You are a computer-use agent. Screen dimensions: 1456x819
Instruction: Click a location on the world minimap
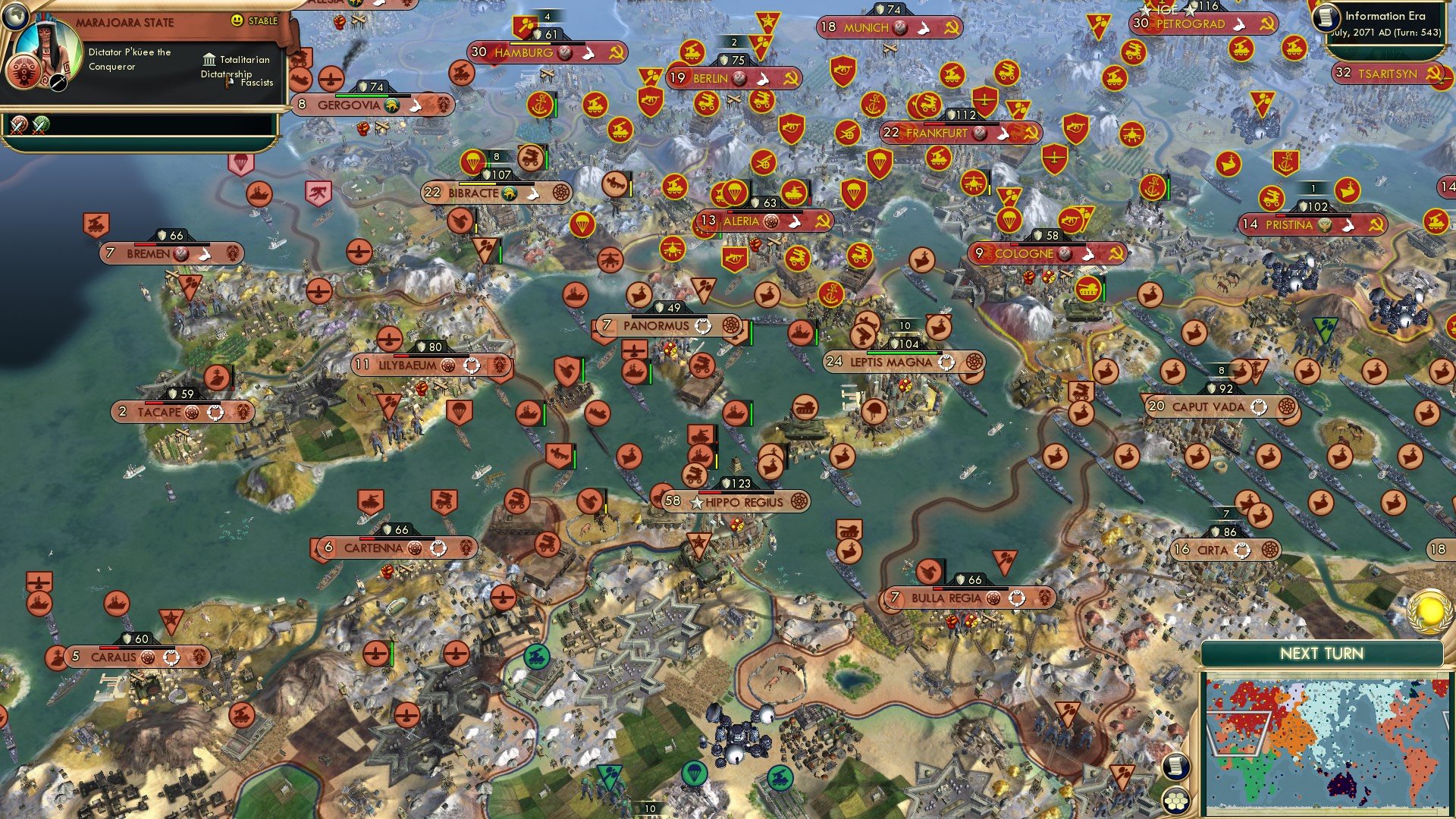click(x=1327, y=736)
